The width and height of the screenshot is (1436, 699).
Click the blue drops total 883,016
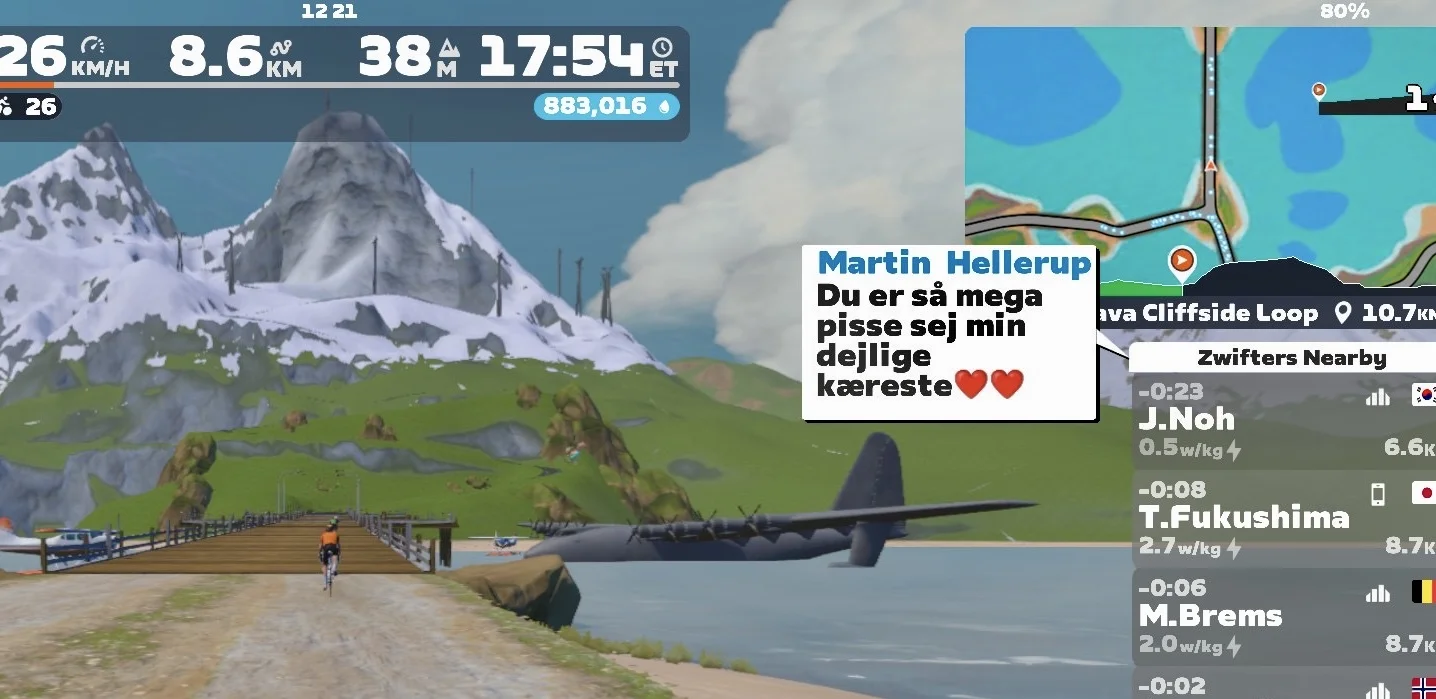[606, 106]
